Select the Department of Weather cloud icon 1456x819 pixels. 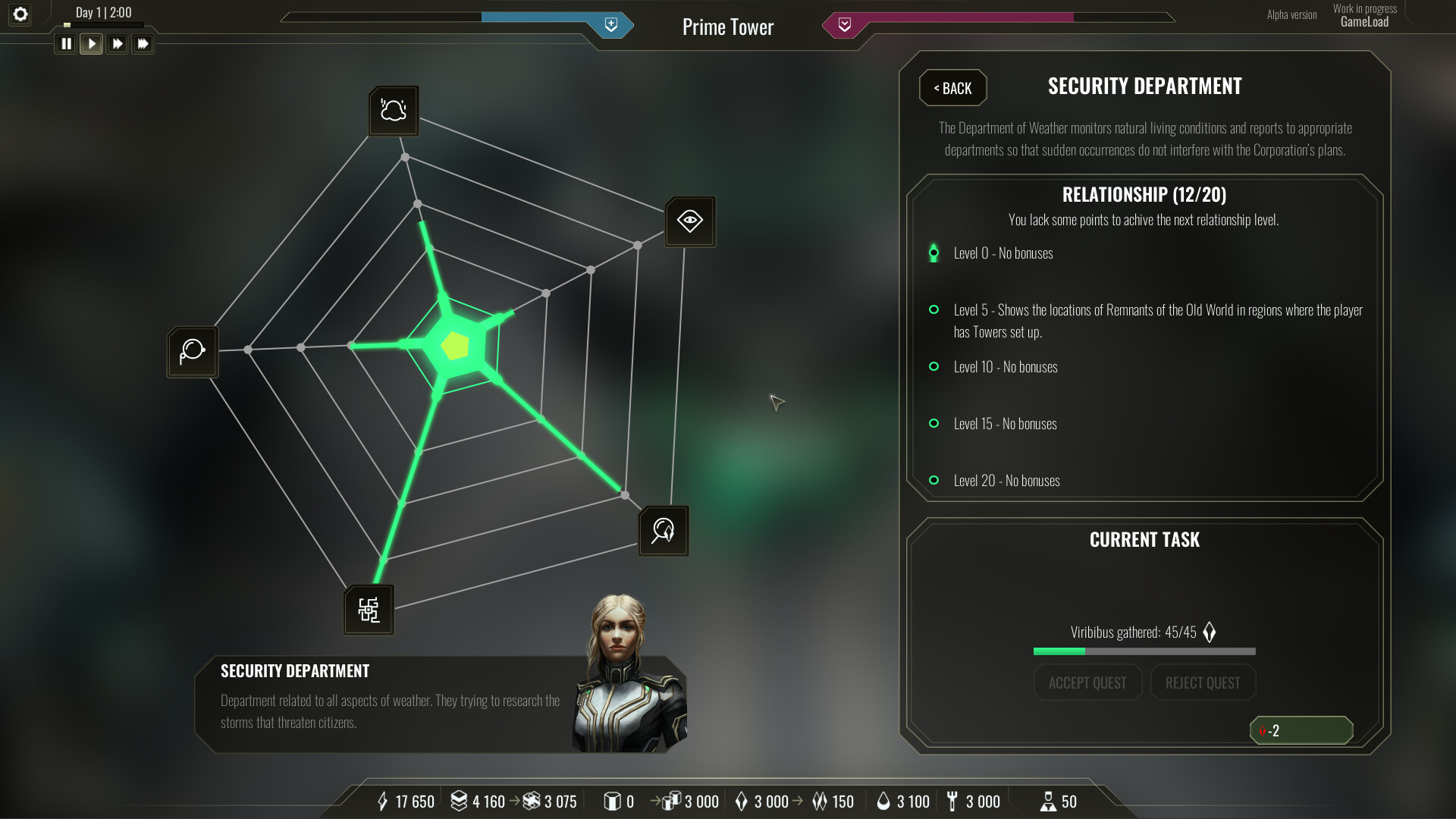pos(393,111)
